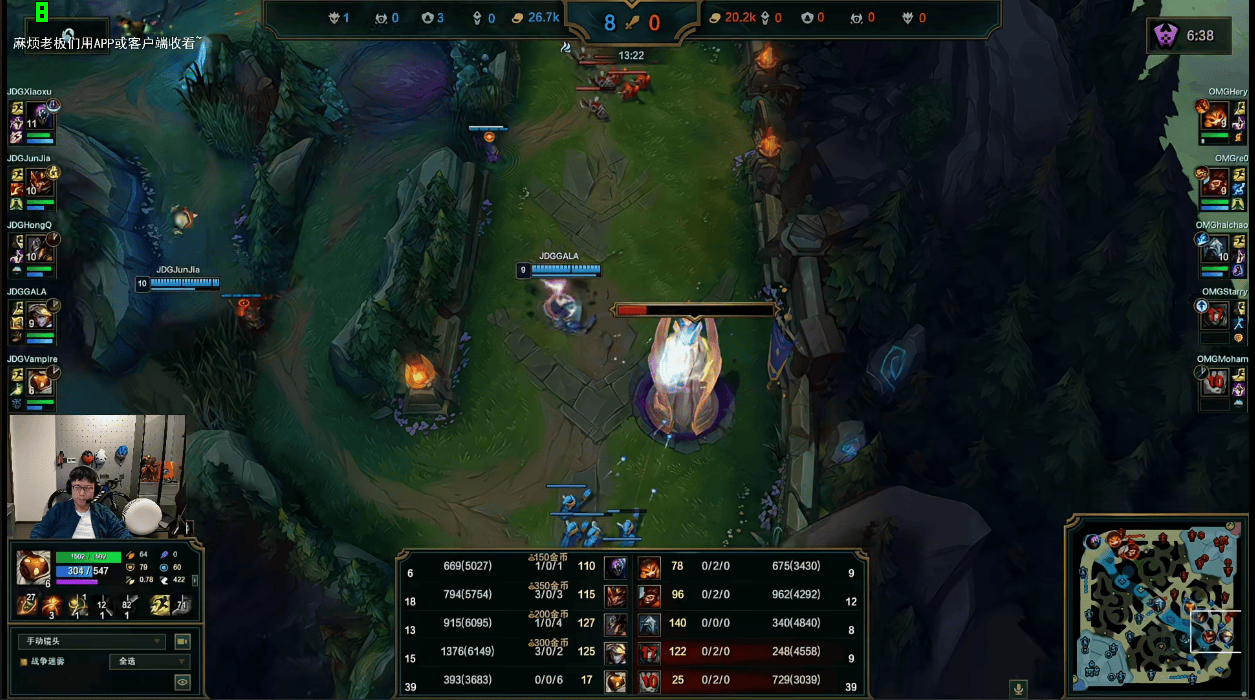Click the streamer webcam overlay

(97, 477)
